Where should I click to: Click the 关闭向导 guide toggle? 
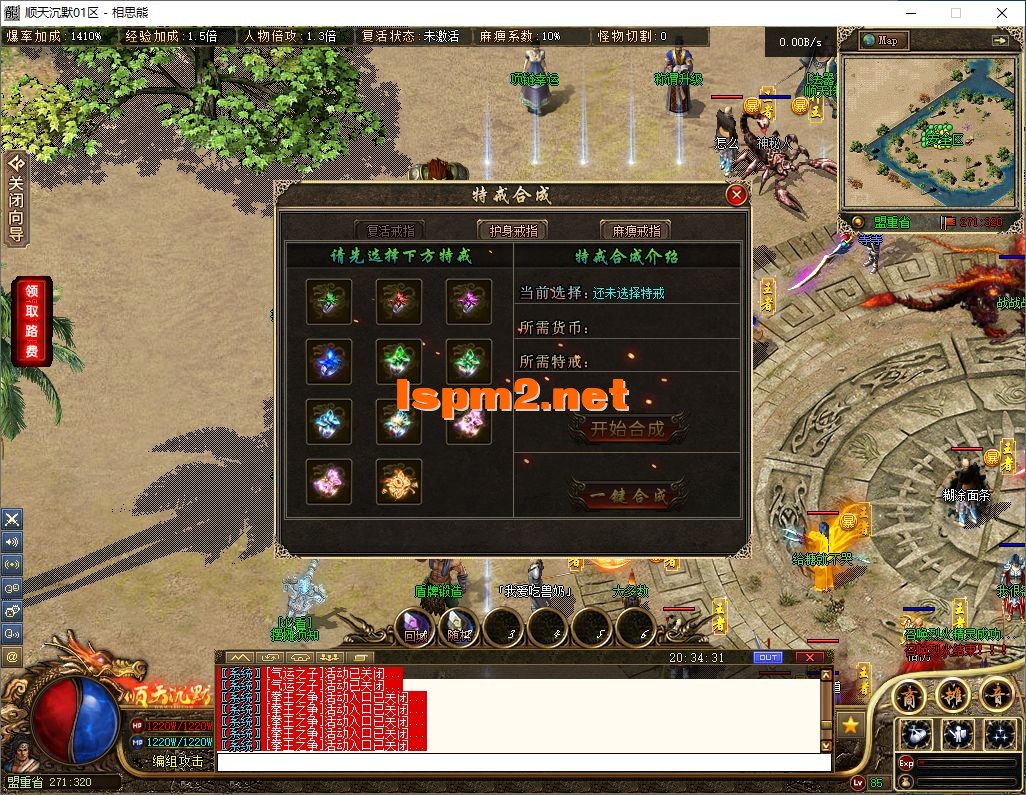15,199
